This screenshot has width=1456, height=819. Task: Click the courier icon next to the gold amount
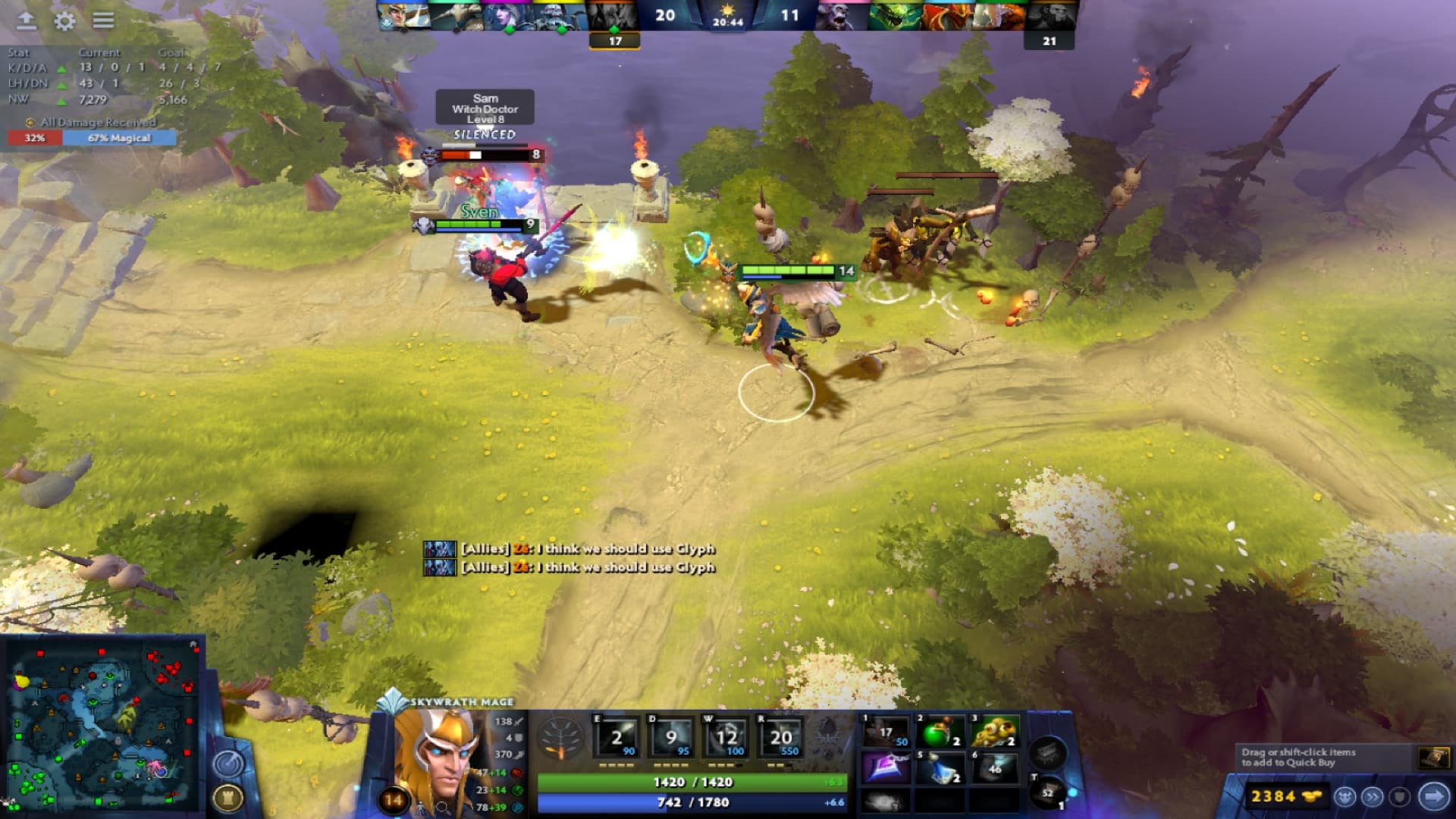tap(1345, 798)
